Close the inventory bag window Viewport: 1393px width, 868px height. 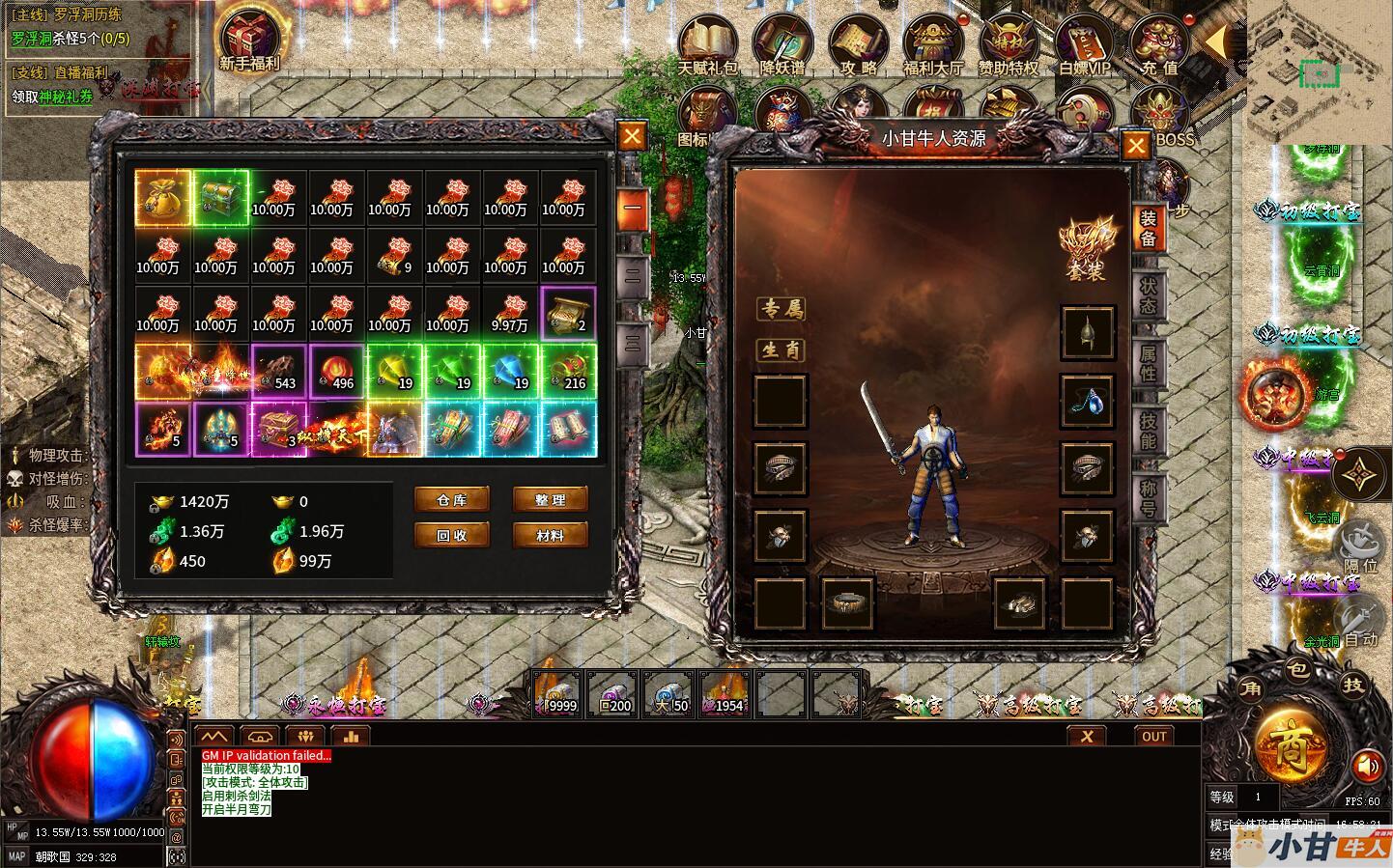tap(632, 136)
